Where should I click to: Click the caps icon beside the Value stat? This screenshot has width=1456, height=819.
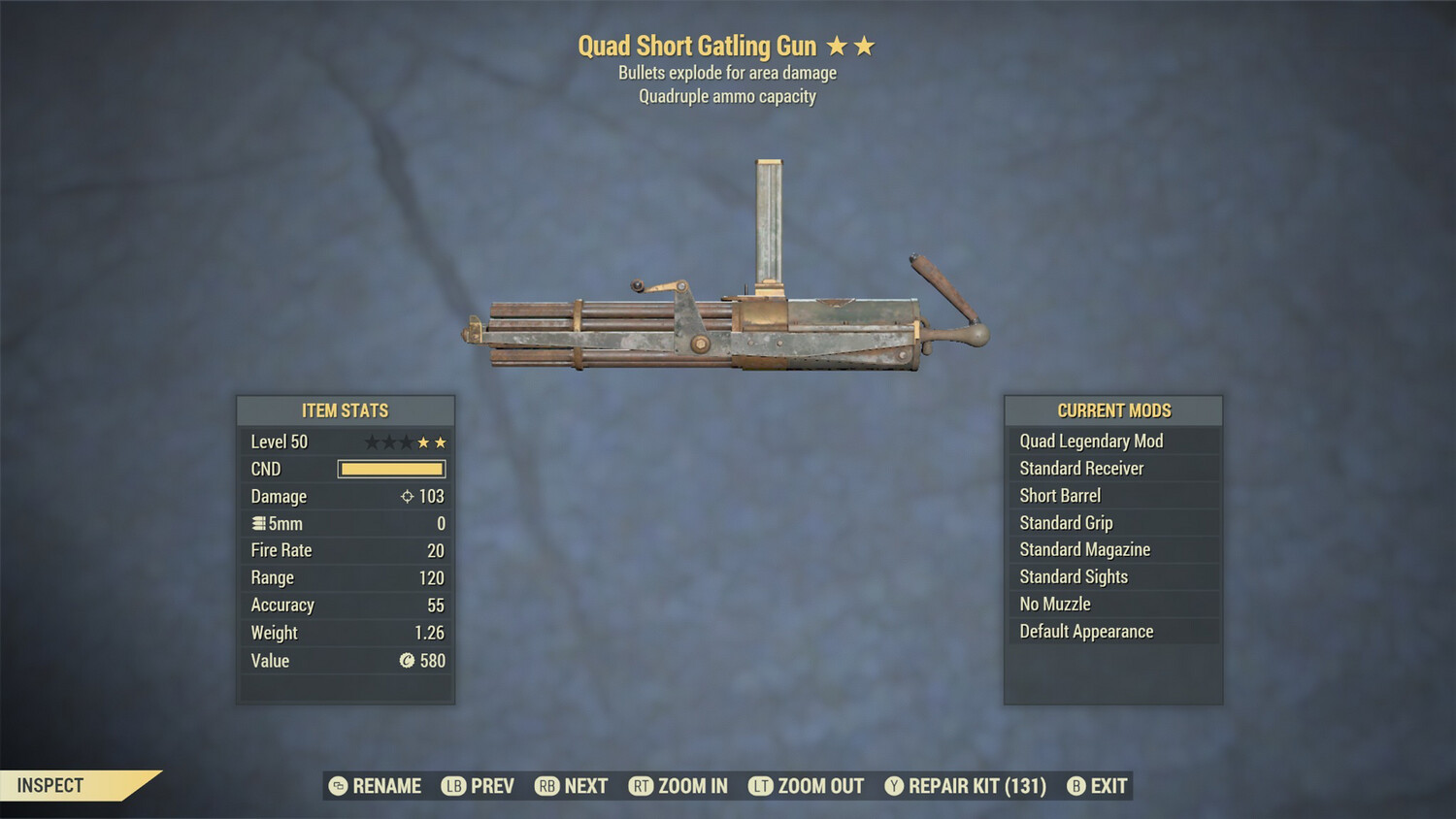[409, 661]
